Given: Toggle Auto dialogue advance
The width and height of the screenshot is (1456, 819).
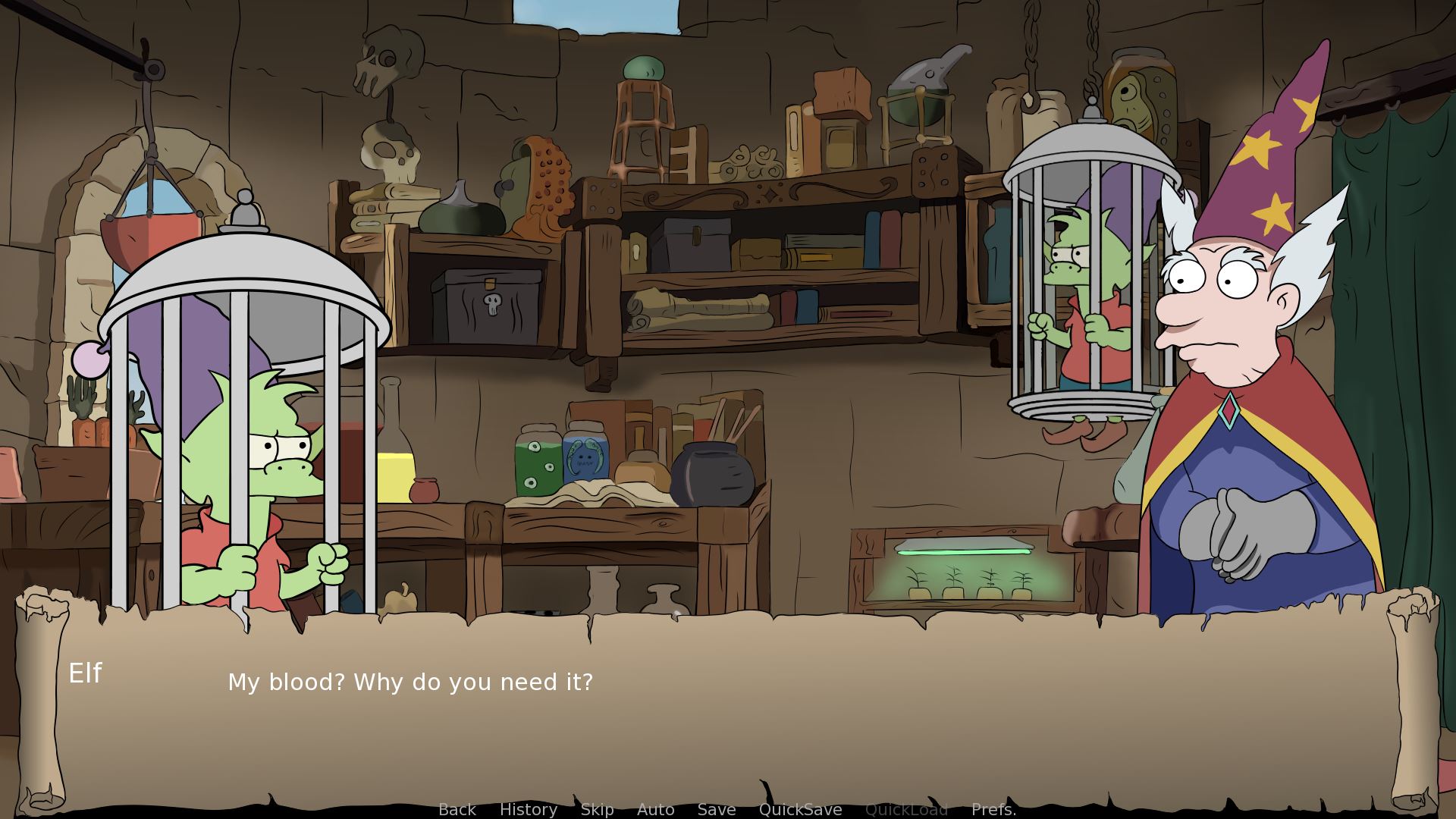Looking at the screenshot, I should [x=656, y=809].
